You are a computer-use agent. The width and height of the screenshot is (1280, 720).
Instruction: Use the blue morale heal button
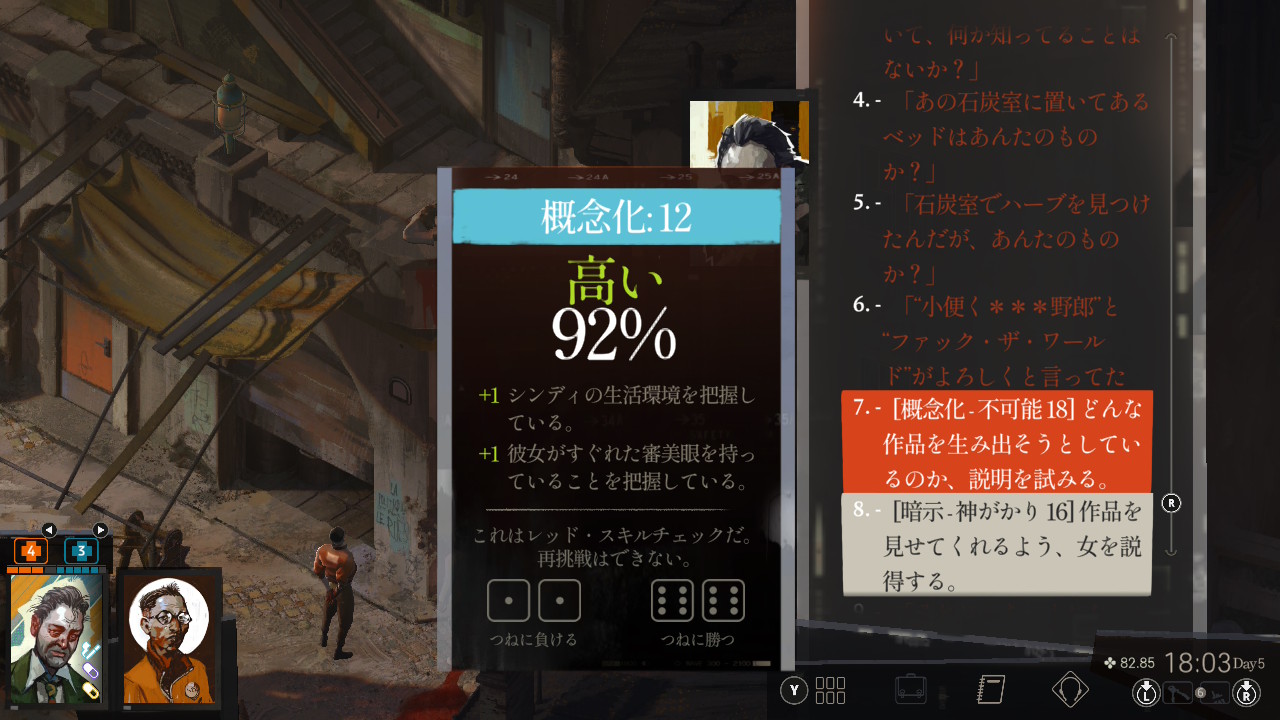[x=81, y=550]
